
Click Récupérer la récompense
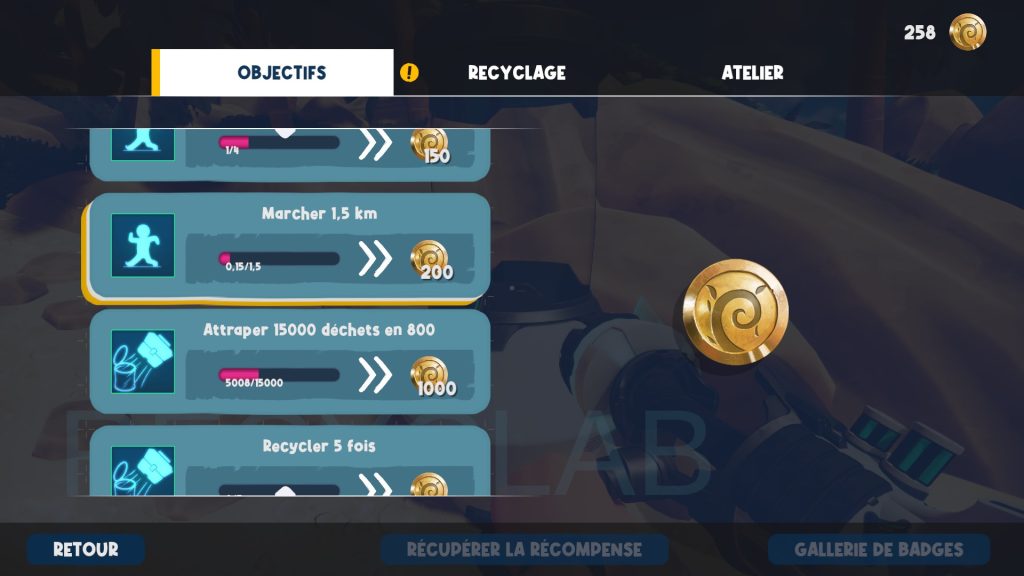[524, 549]
